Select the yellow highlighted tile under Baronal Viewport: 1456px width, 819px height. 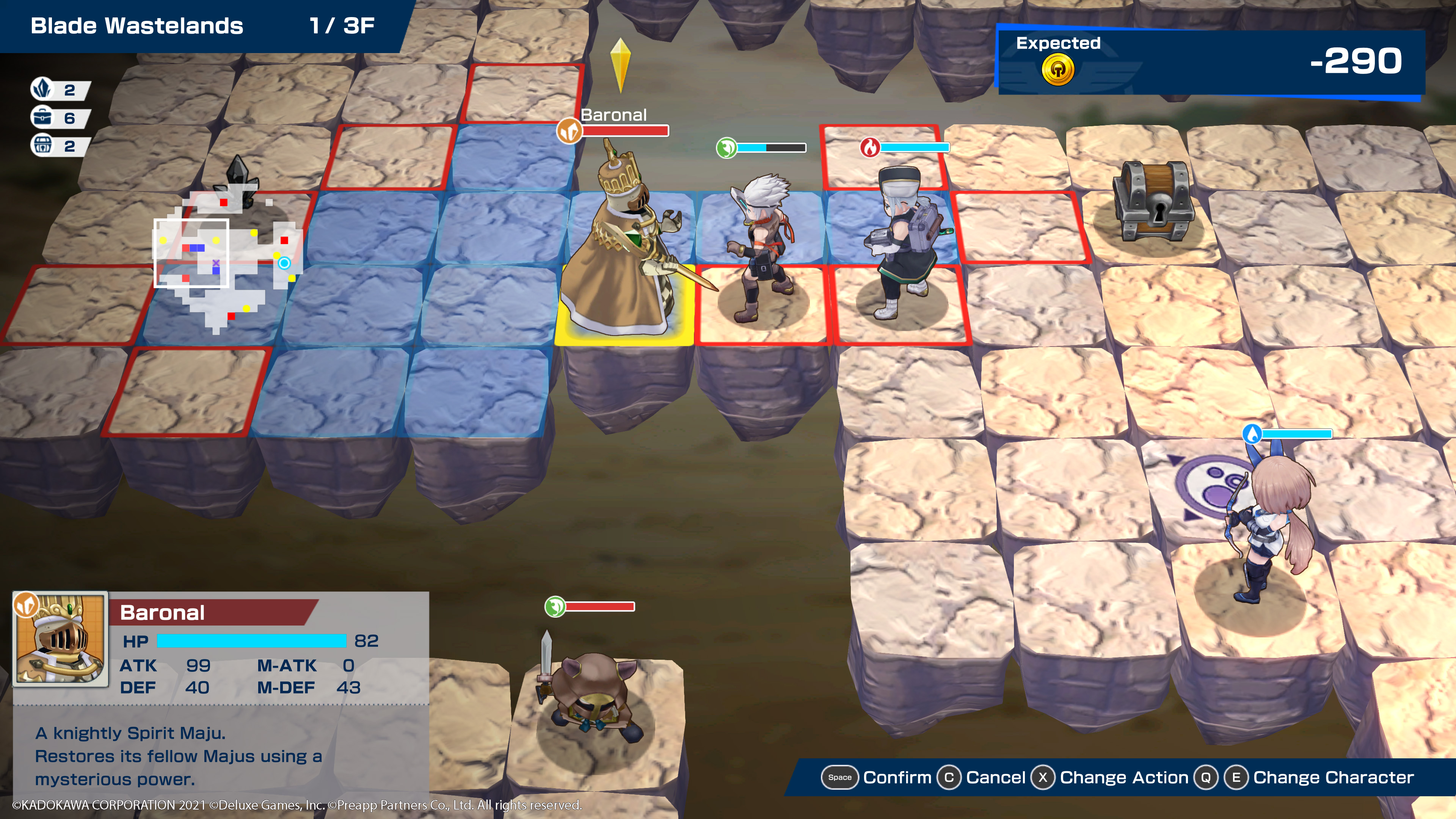coord(624,334)
